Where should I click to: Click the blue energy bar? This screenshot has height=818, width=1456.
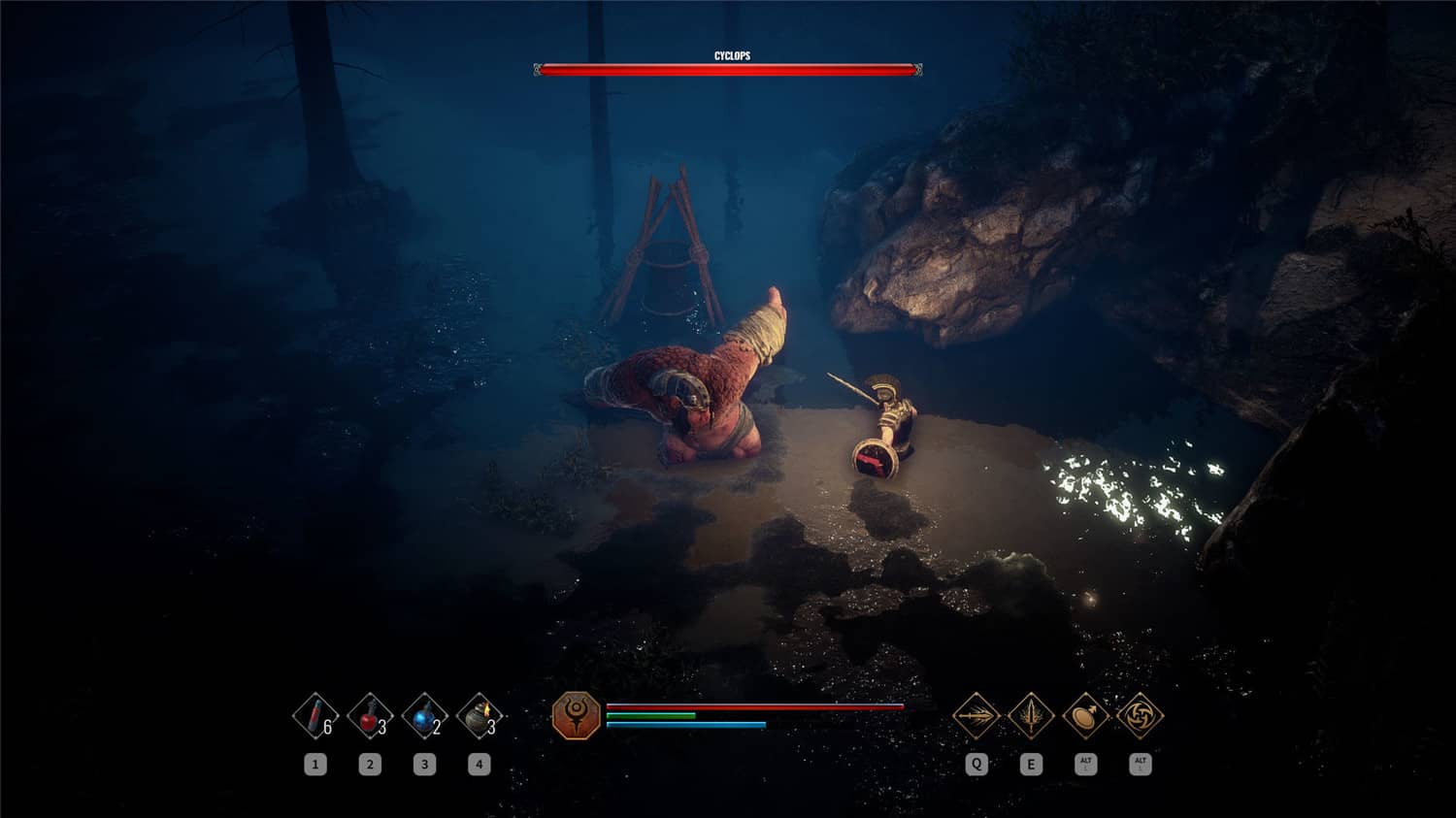684,725
